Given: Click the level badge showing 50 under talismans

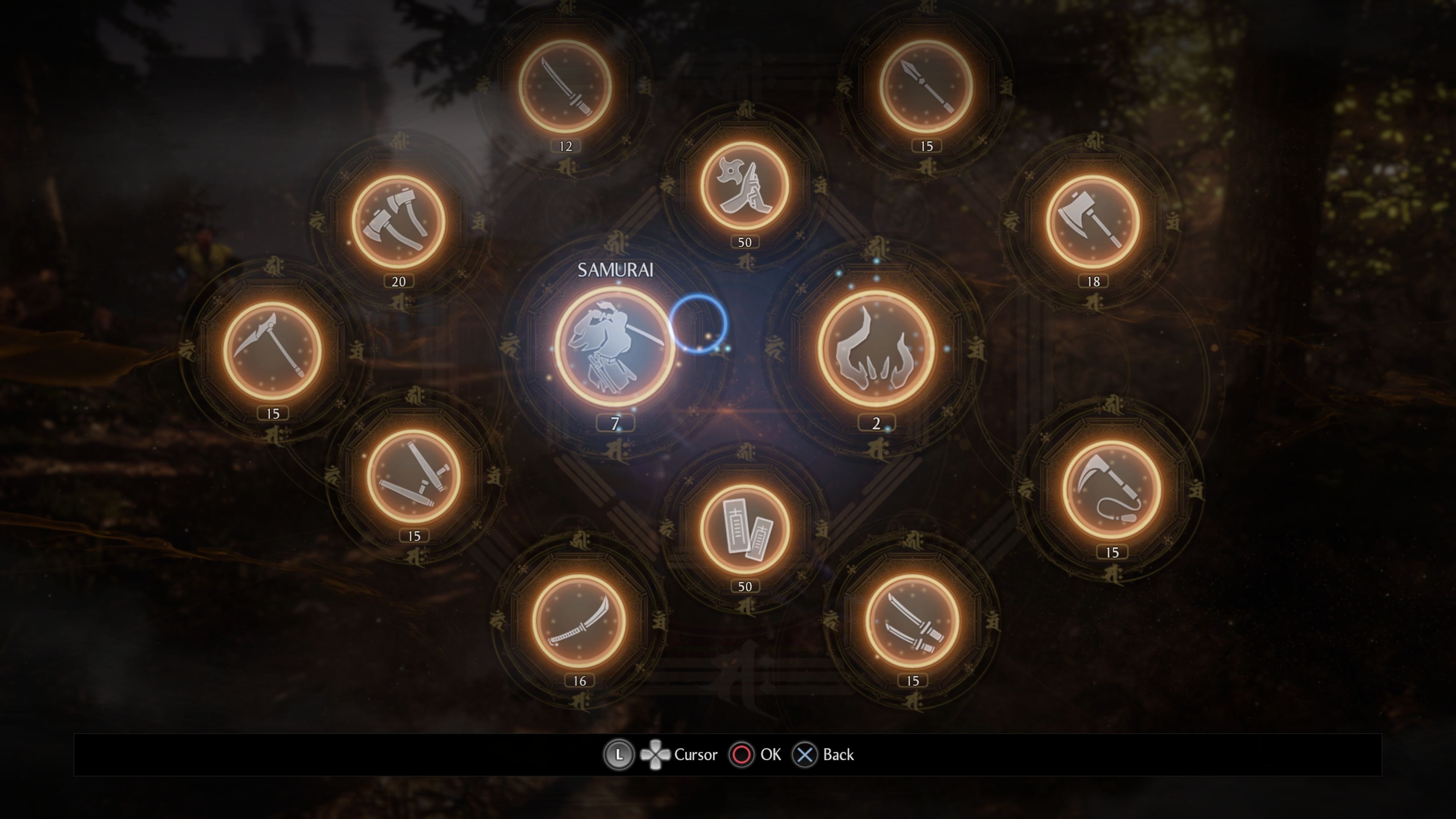Looking at the screenshot, I should pos(746,586).
